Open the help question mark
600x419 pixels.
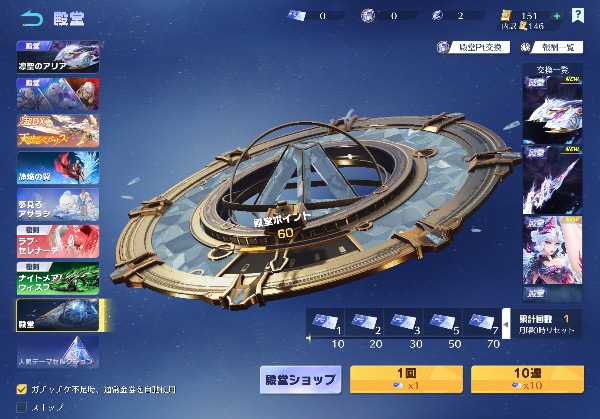pos(578,15)
